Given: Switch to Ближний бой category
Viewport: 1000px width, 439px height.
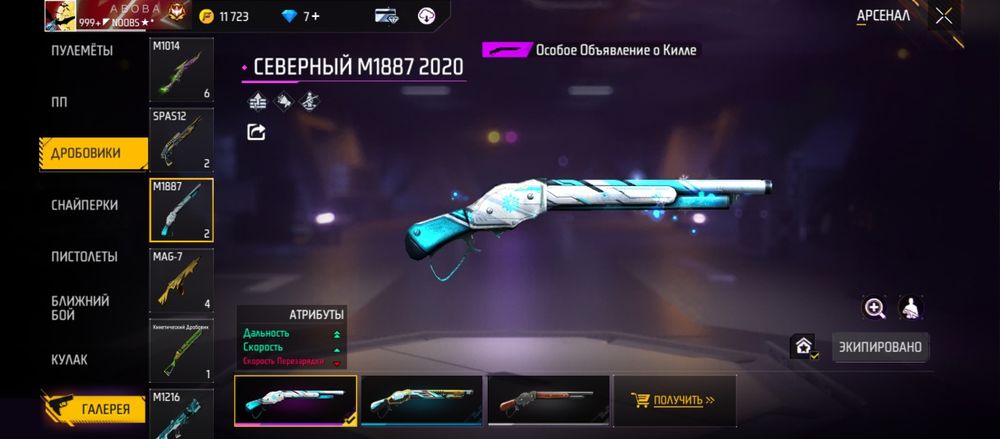Looking at the screenshot, I should pyautogui.click(x=81, y=307).
